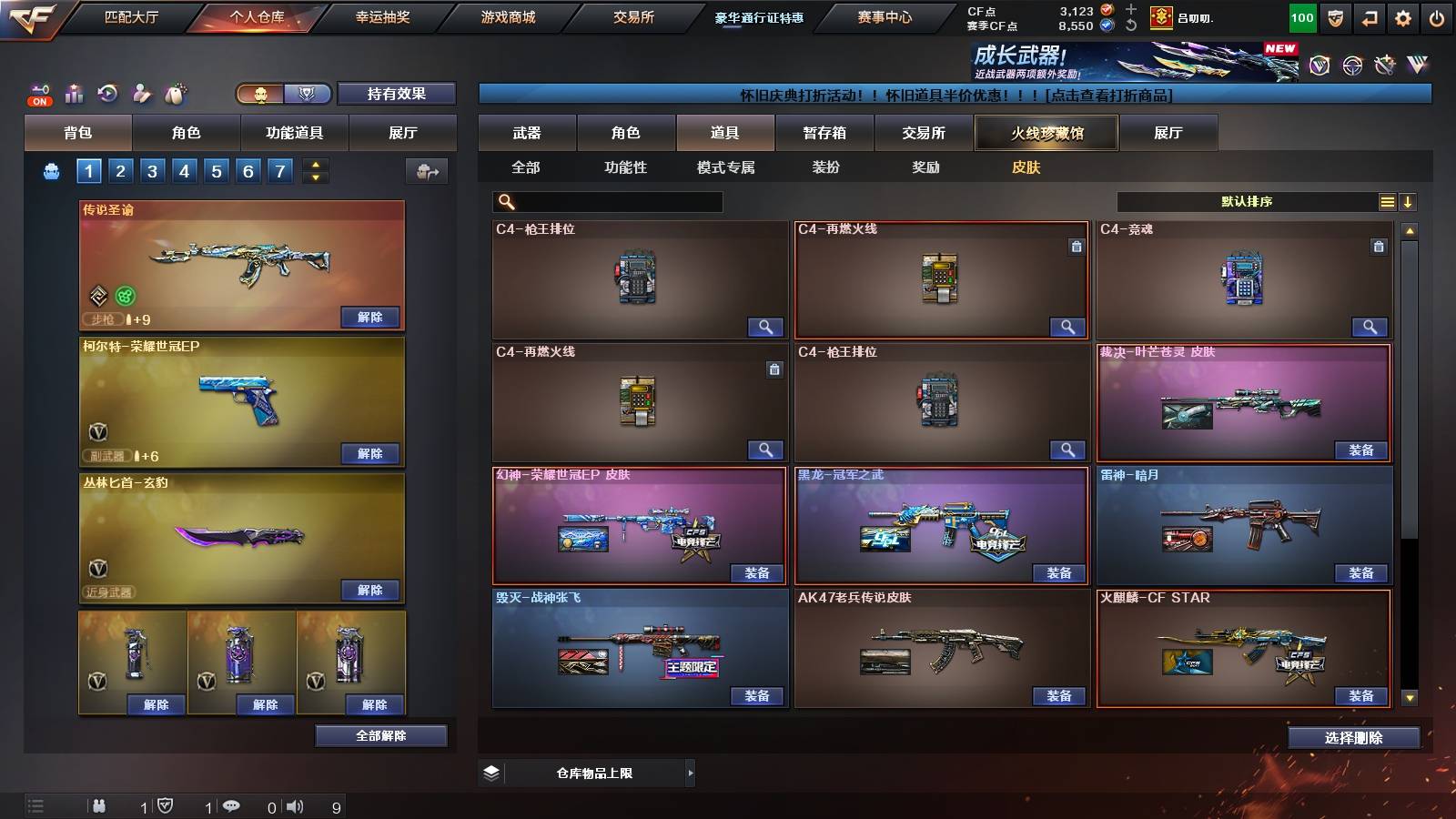Open the settings gear in top right corner

pos(1401,18)
